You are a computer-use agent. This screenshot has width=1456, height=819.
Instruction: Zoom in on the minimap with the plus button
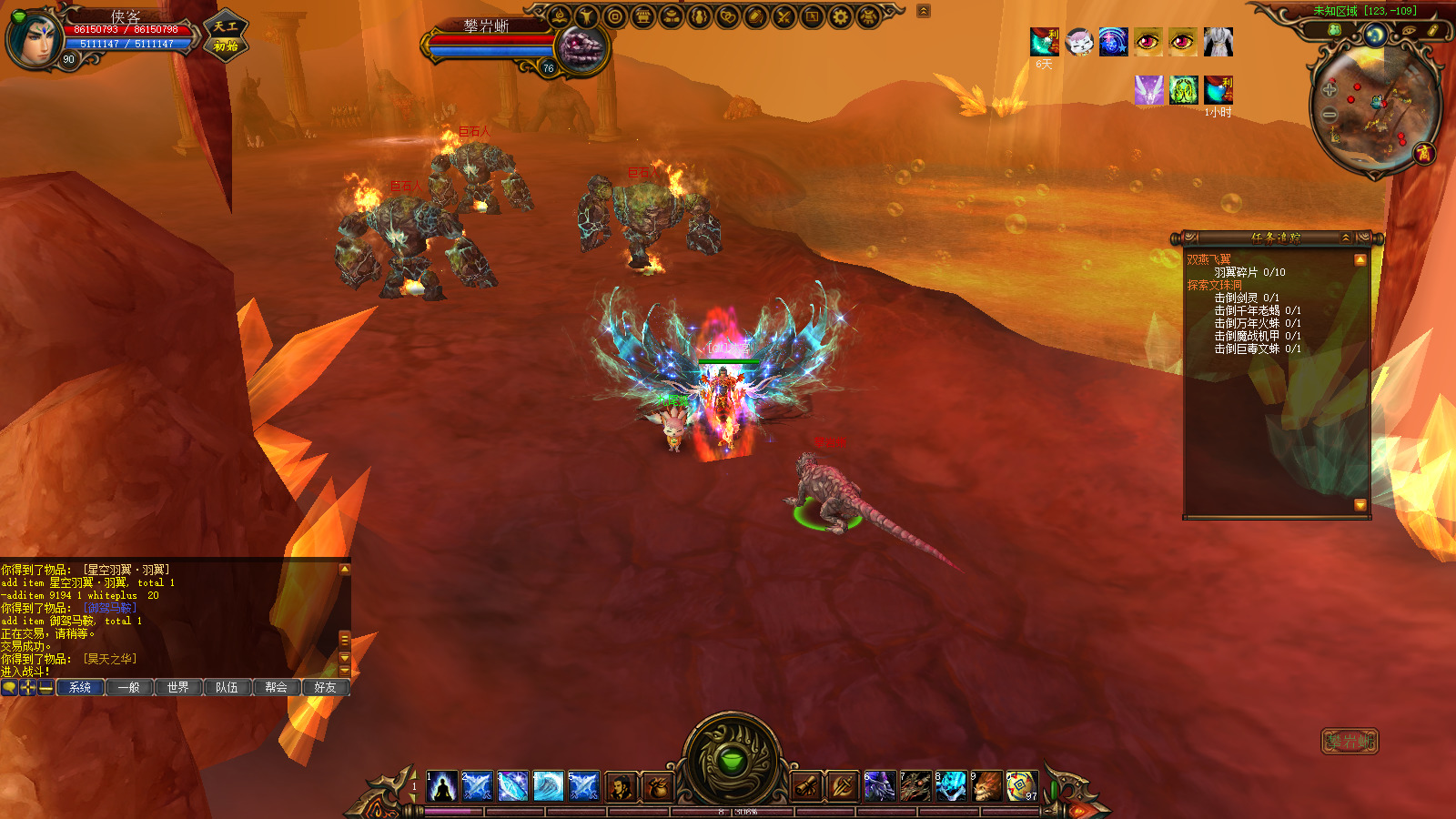(1330, 90)
